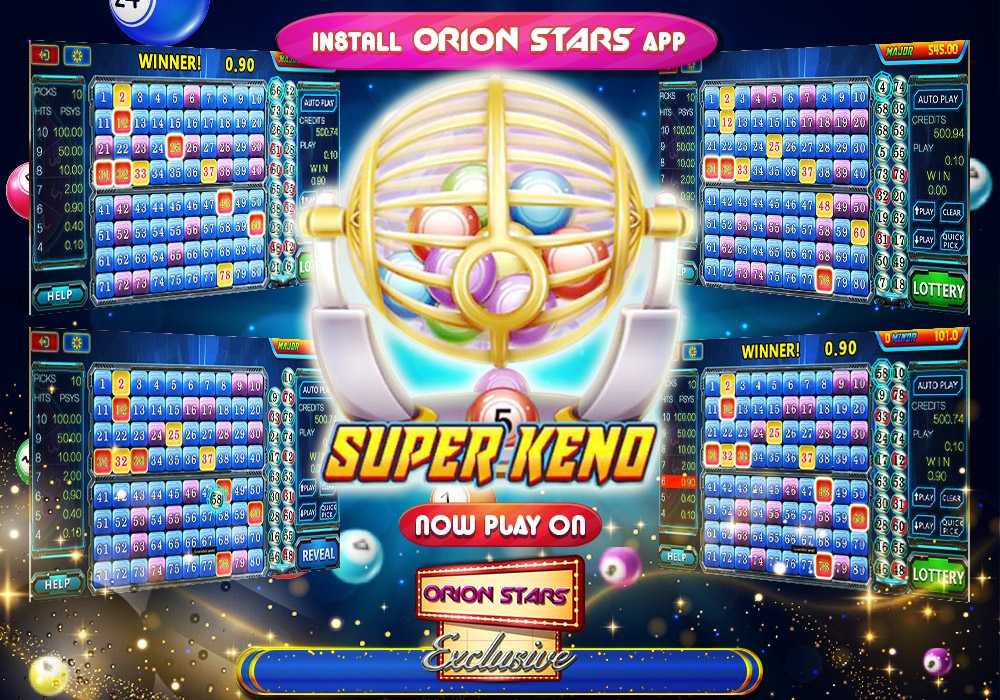Click CLEAR in the 500.94 credits panel

[x=952, y=212]
